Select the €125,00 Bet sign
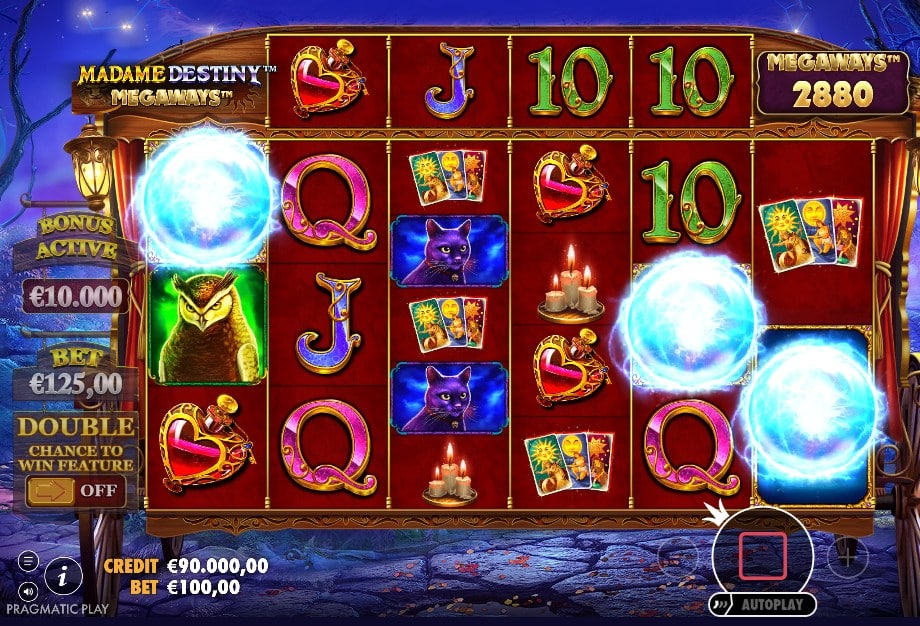 pos(76,383)
